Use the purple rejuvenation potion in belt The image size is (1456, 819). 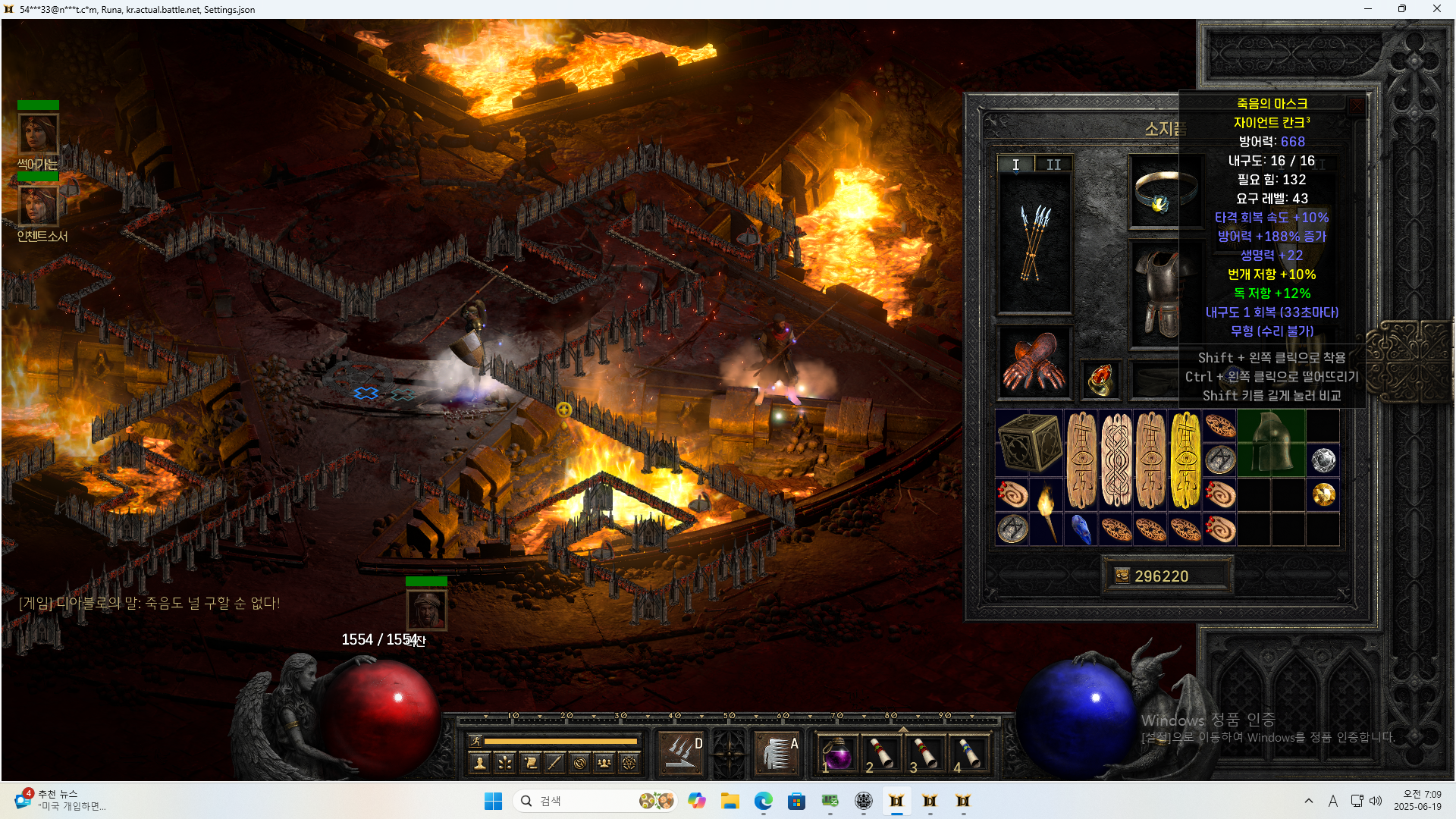tap(837, 755)
